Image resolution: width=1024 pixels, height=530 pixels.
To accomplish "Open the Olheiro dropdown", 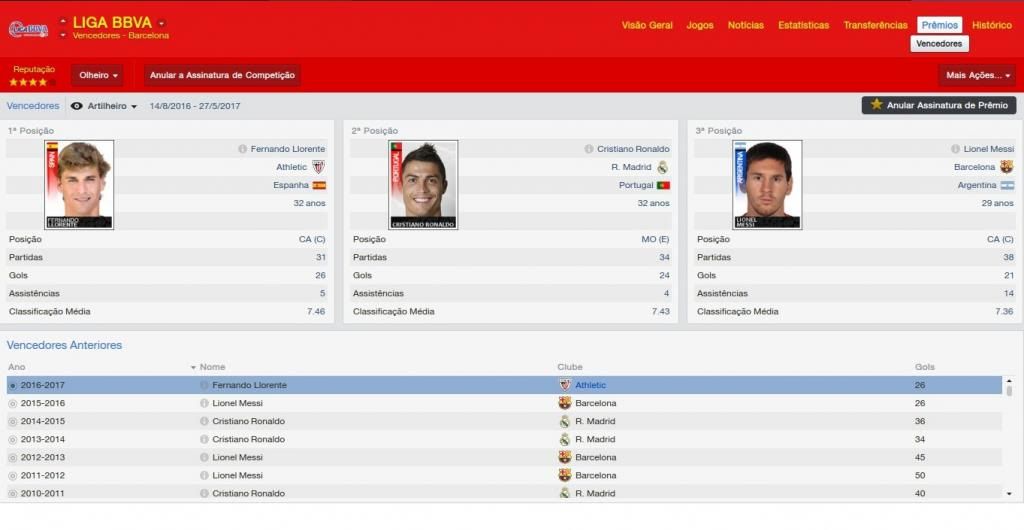I will point(98,75).
